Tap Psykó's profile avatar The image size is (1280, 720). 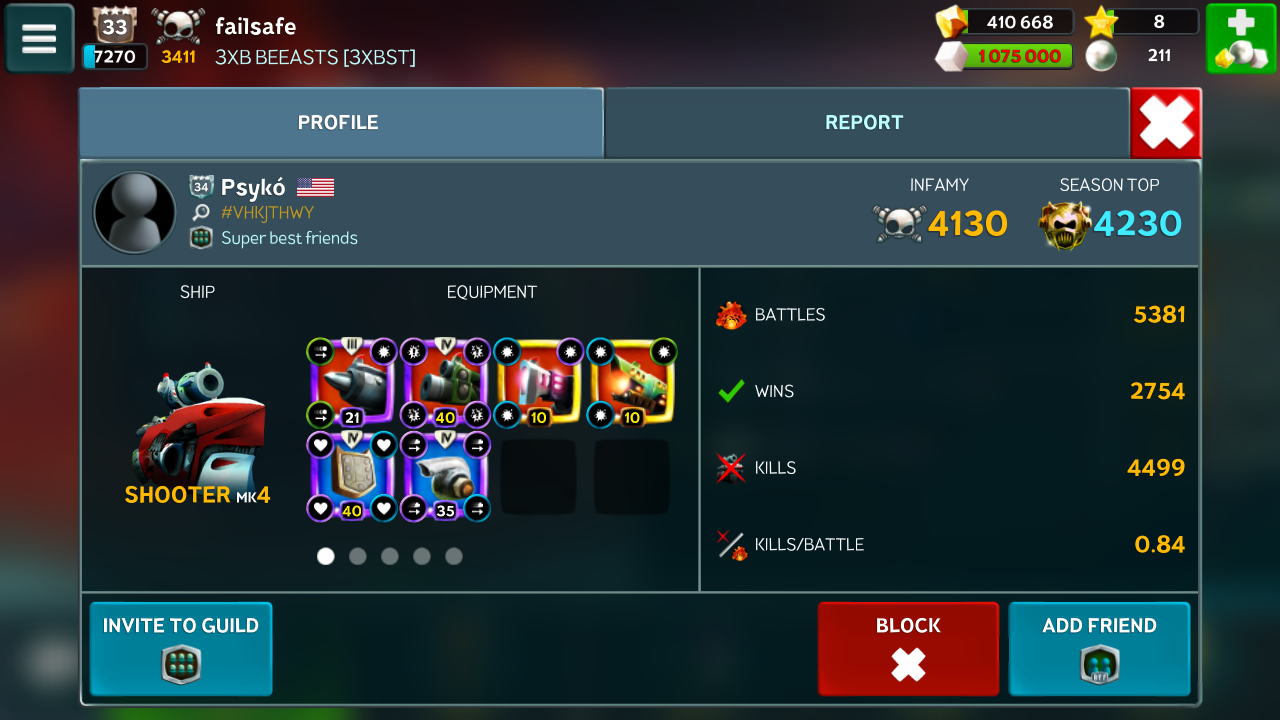[134, 213]
